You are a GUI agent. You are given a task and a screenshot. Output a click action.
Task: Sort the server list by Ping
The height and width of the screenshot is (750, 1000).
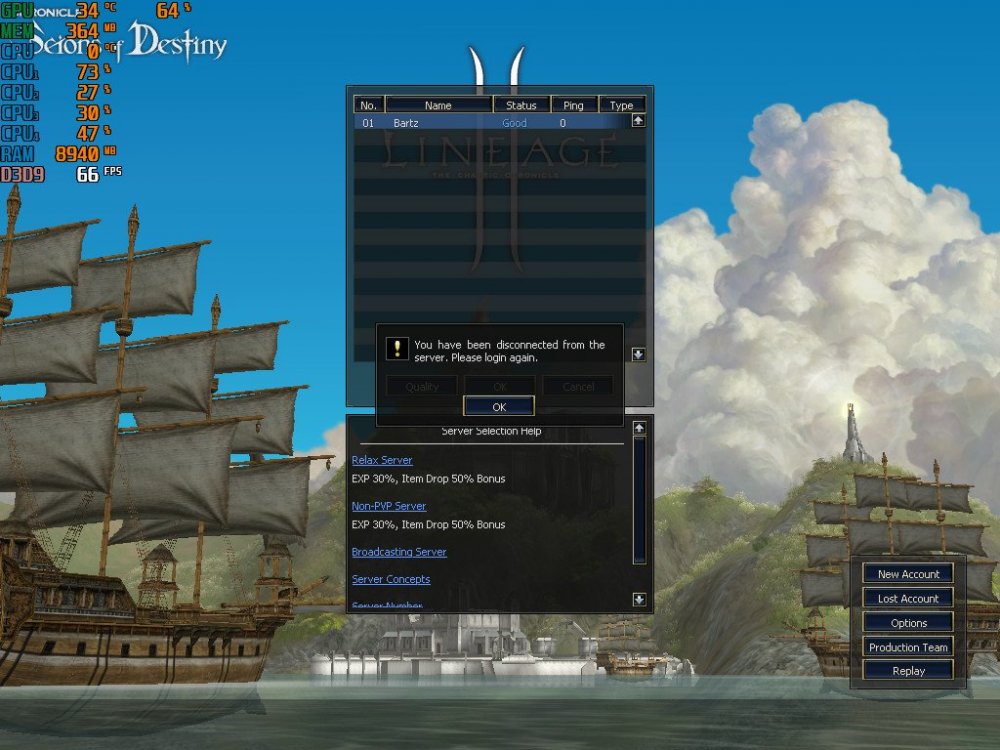click(573, 105)
